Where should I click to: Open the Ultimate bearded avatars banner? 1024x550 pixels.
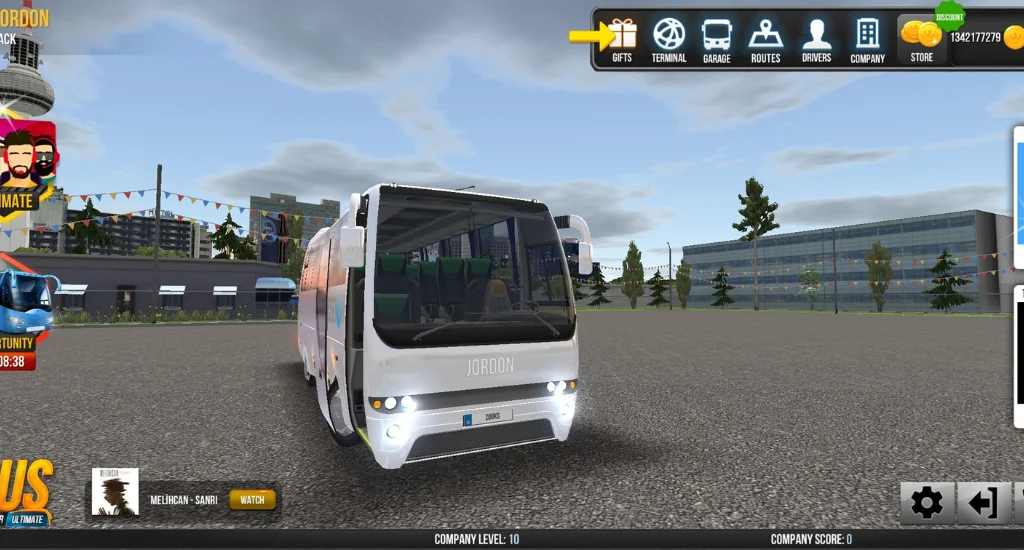click(x=28, y=165)
